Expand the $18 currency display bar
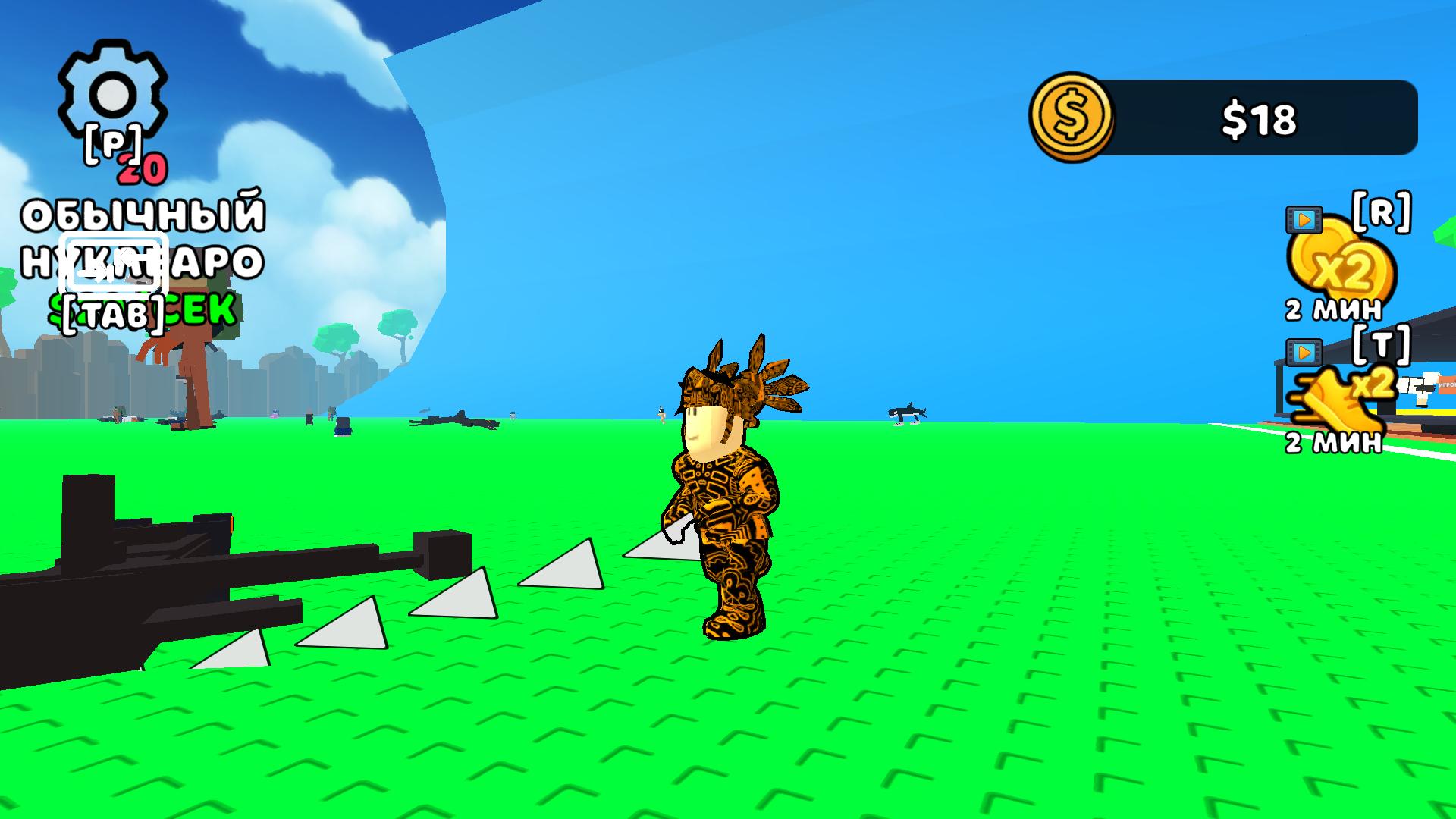 point(1259,118)
